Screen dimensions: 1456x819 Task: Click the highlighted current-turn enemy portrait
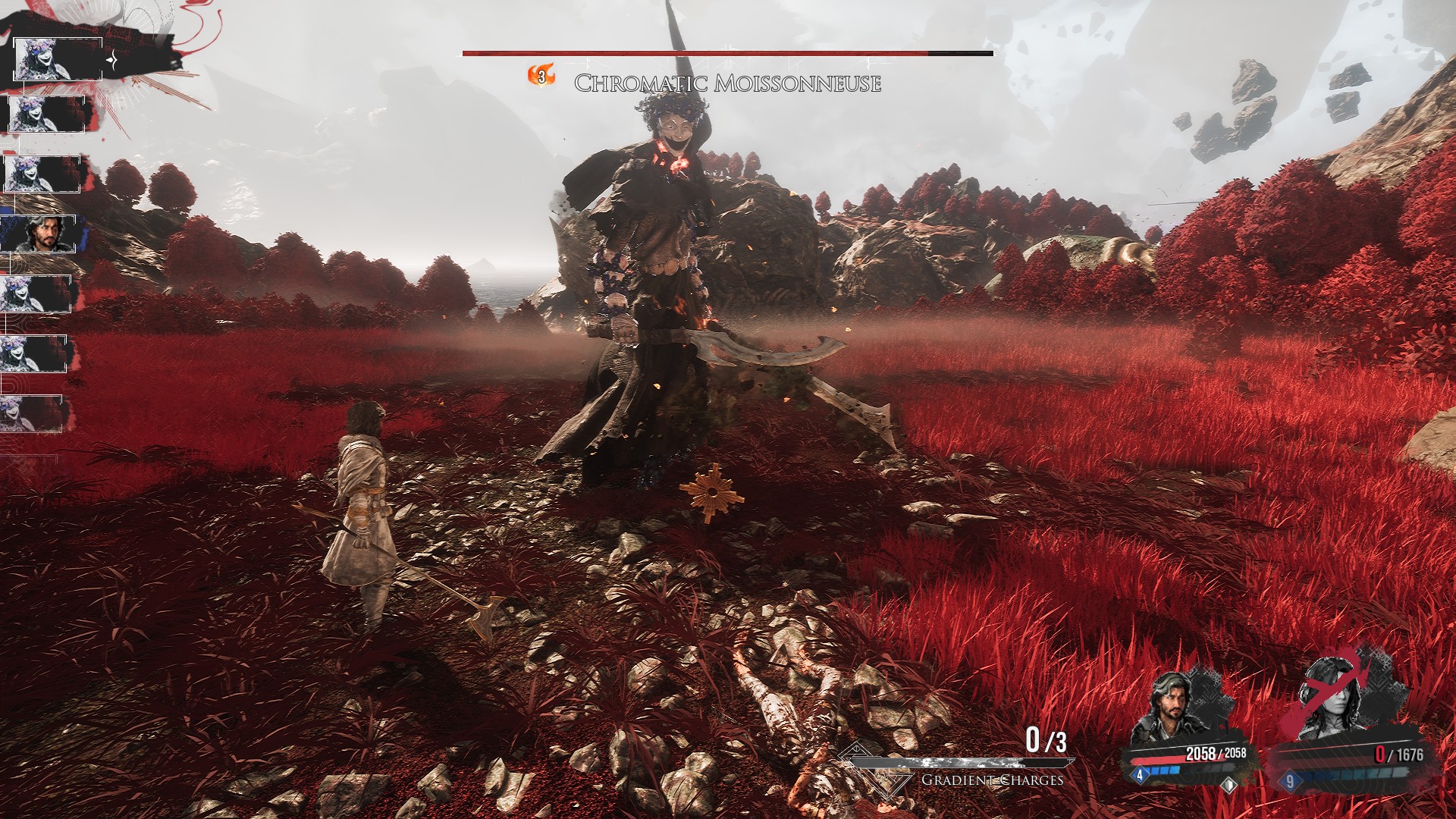(x=57, y=58)
